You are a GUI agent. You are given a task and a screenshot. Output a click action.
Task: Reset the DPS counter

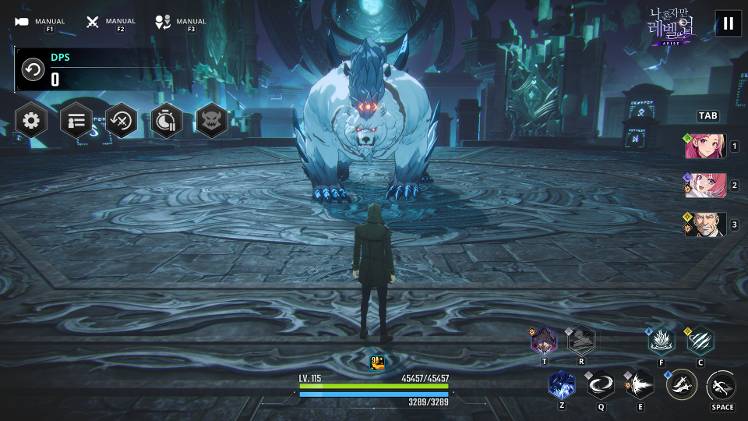pyautogui.click(x=32, y=71)
